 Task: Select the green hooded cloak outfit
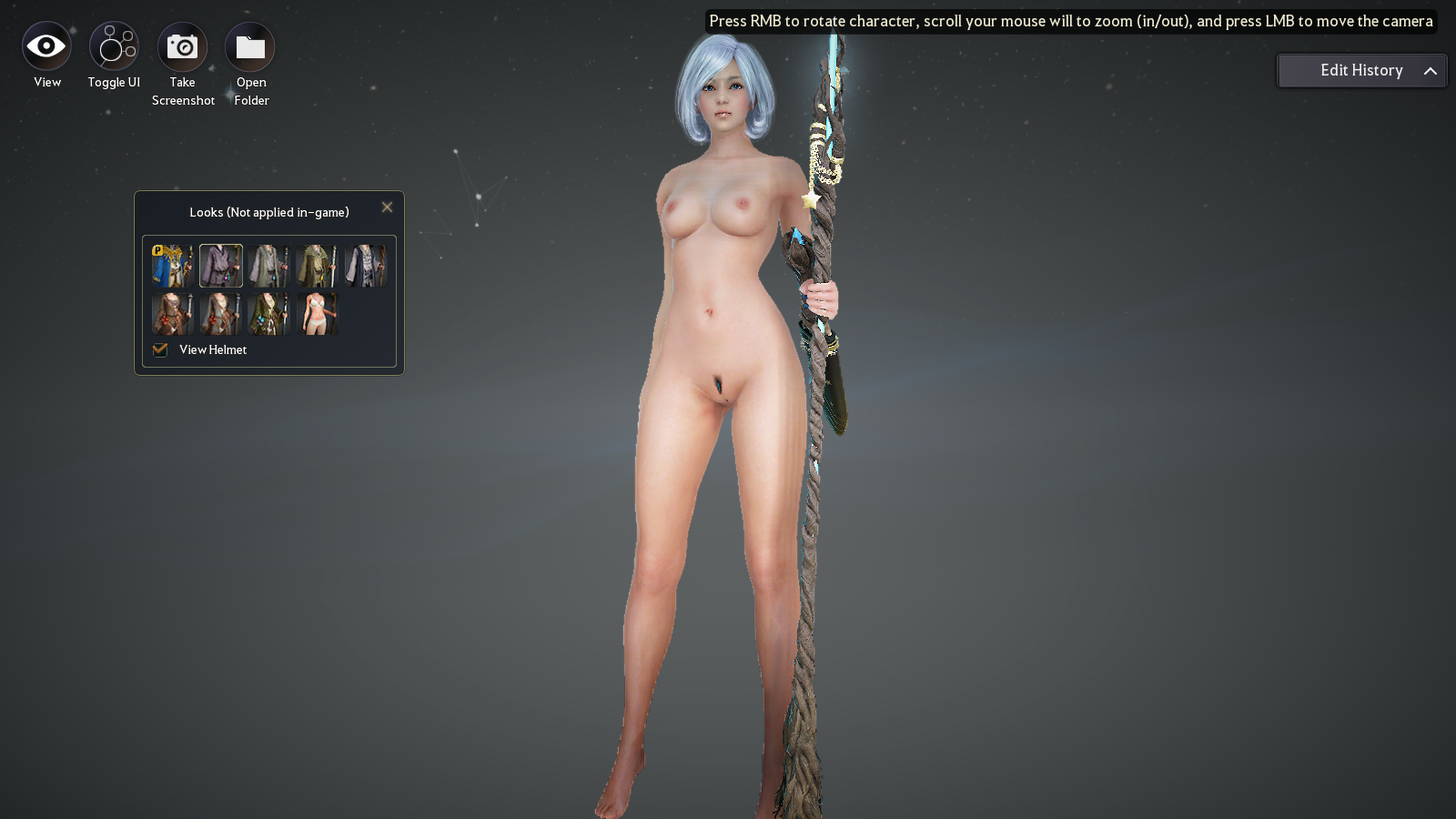tap(318, 265)
